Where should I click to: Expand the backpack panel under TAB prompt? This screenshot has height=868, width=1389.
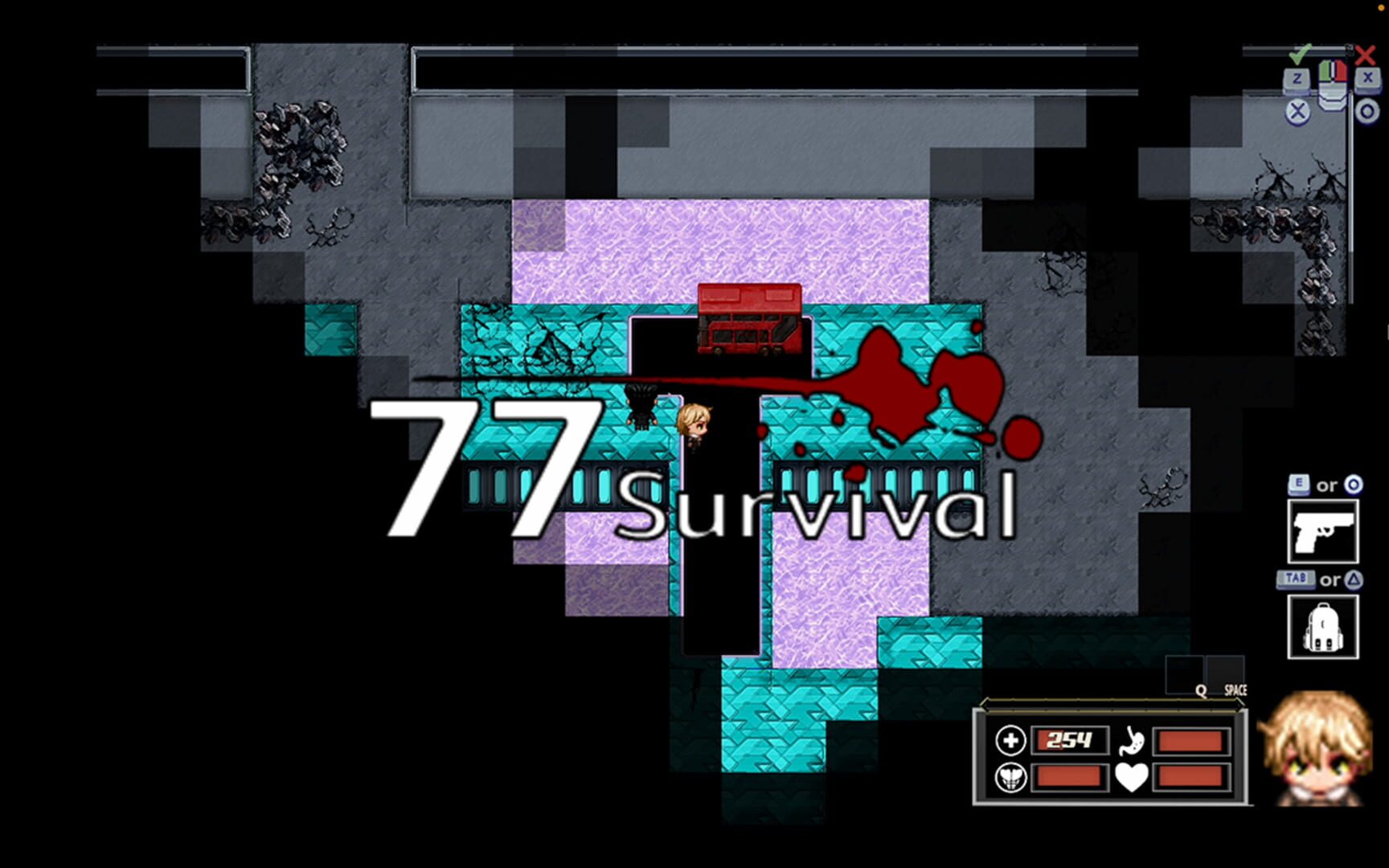[1324, 627]
